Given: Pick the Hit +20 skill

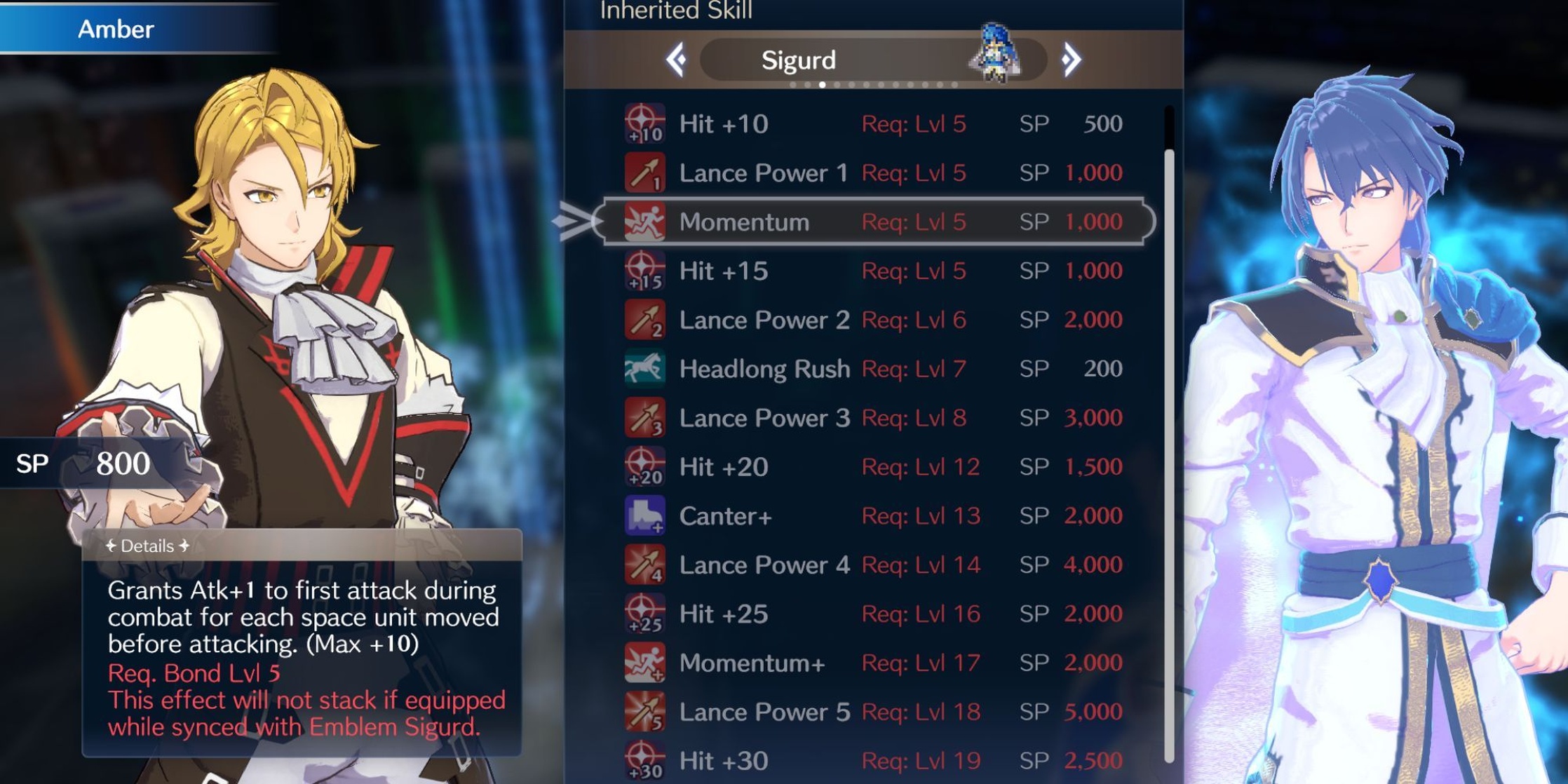Looking at the screenshot, I should (873, 467).
